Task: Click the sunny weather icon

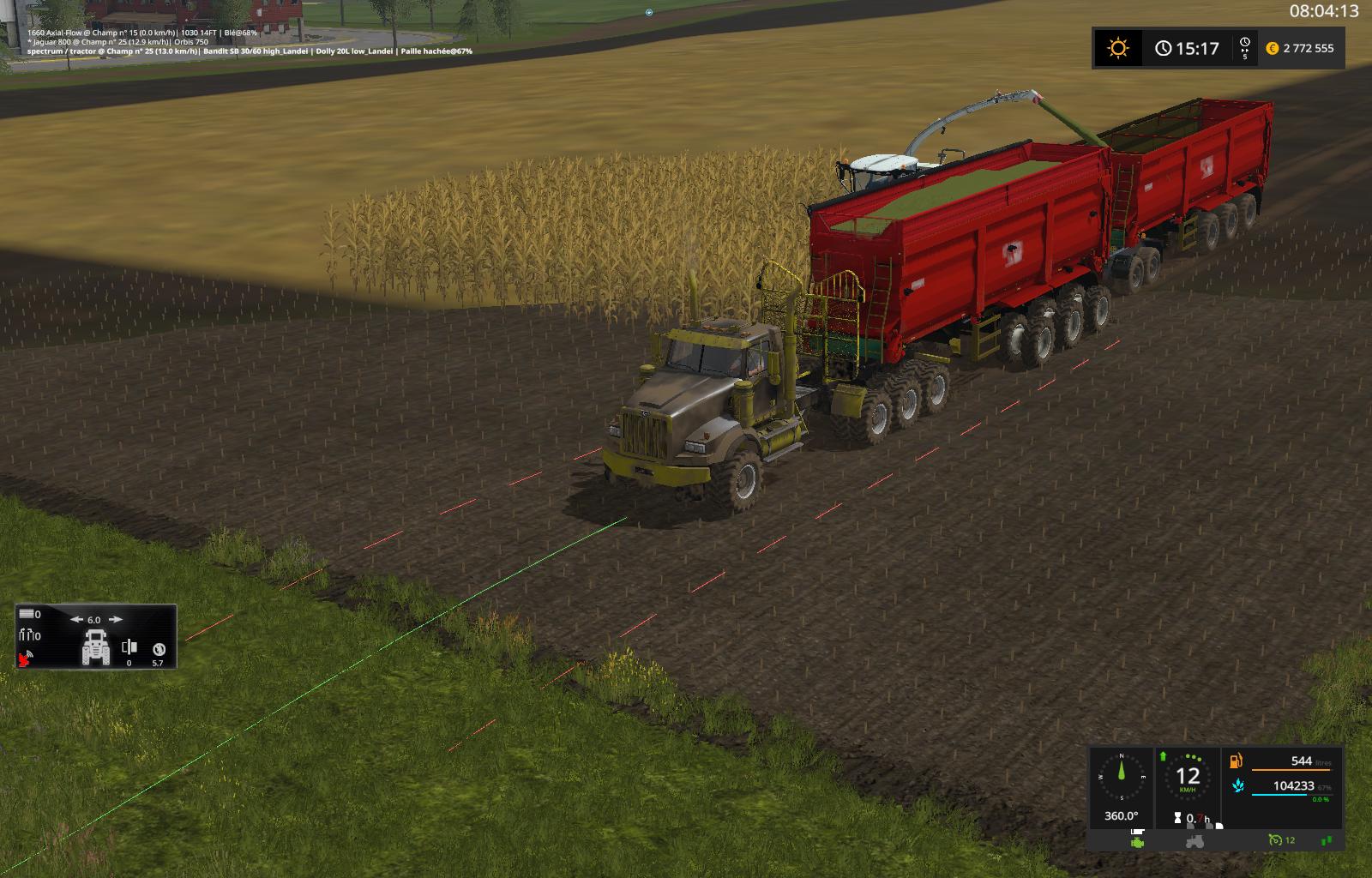Action: [1117, 48]
